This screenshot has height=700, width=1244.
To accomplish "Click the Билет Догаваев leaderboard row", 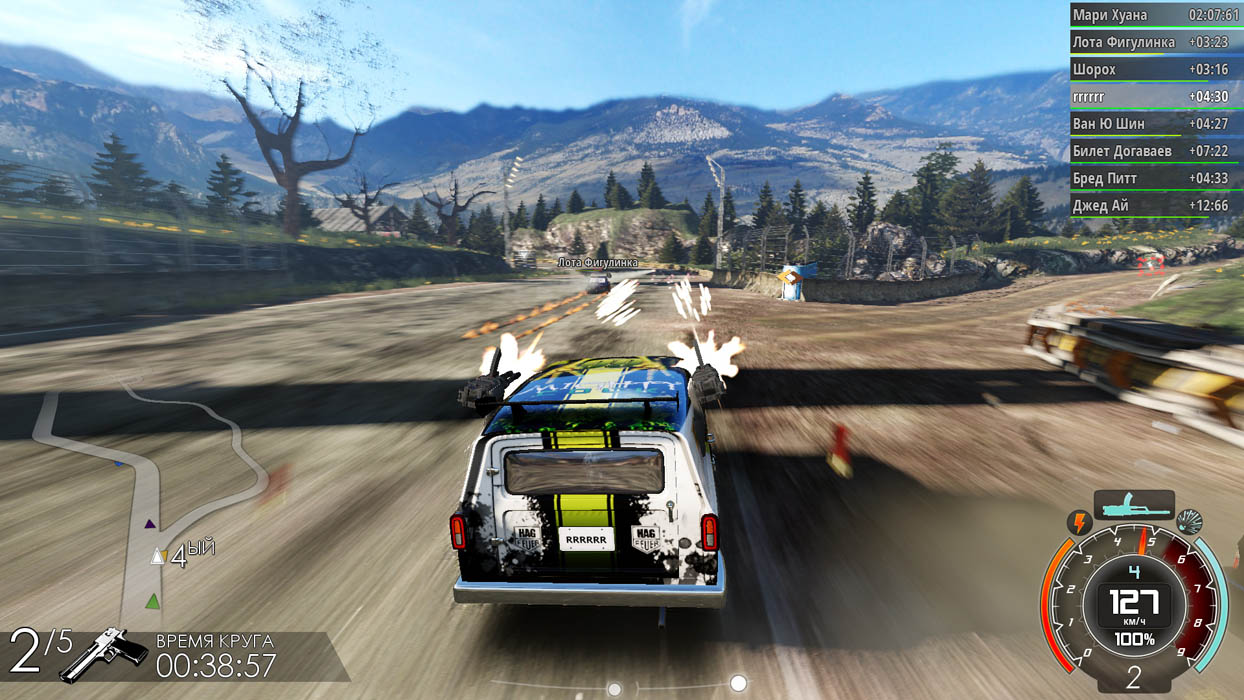I will [1154, 151].
